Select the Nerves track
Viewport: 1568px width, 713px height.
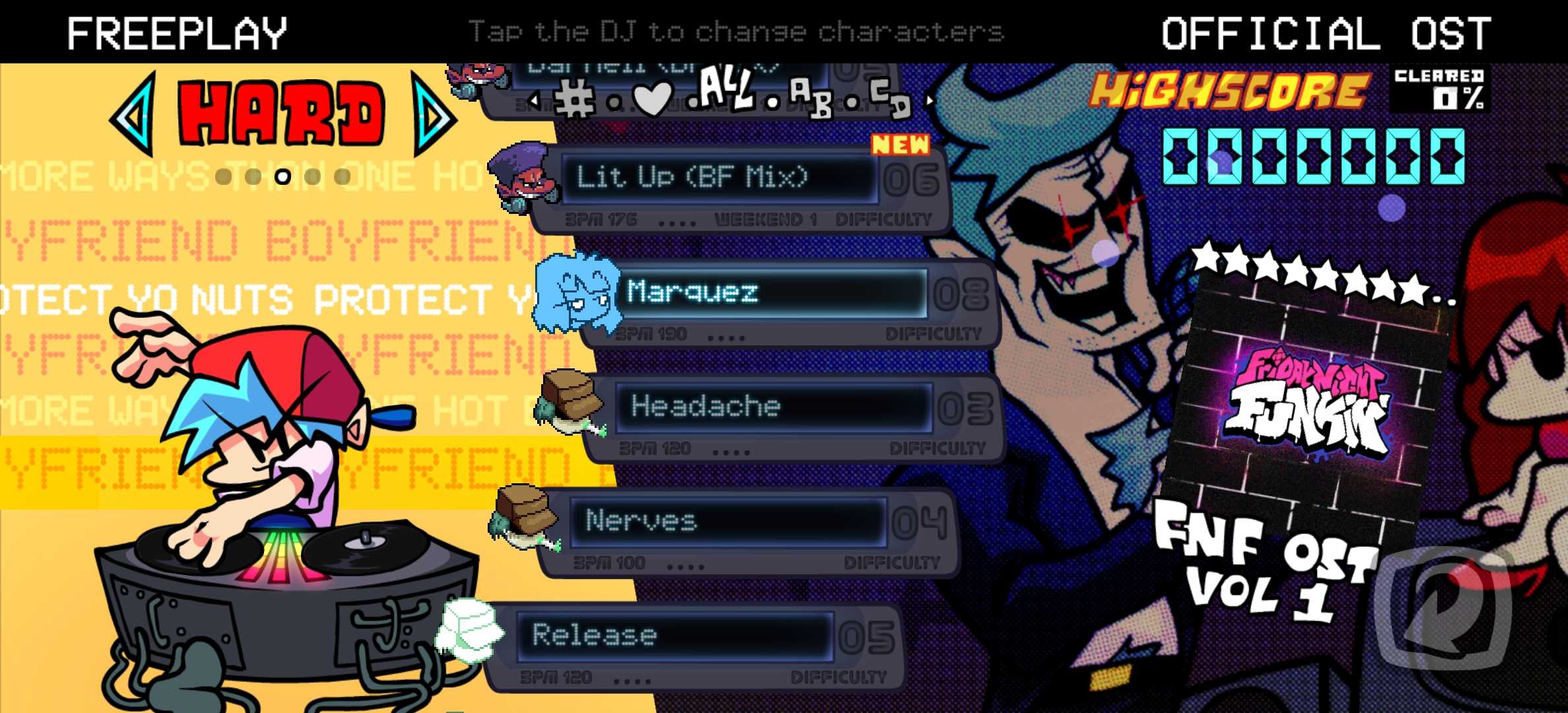click(x=726, y=522)
